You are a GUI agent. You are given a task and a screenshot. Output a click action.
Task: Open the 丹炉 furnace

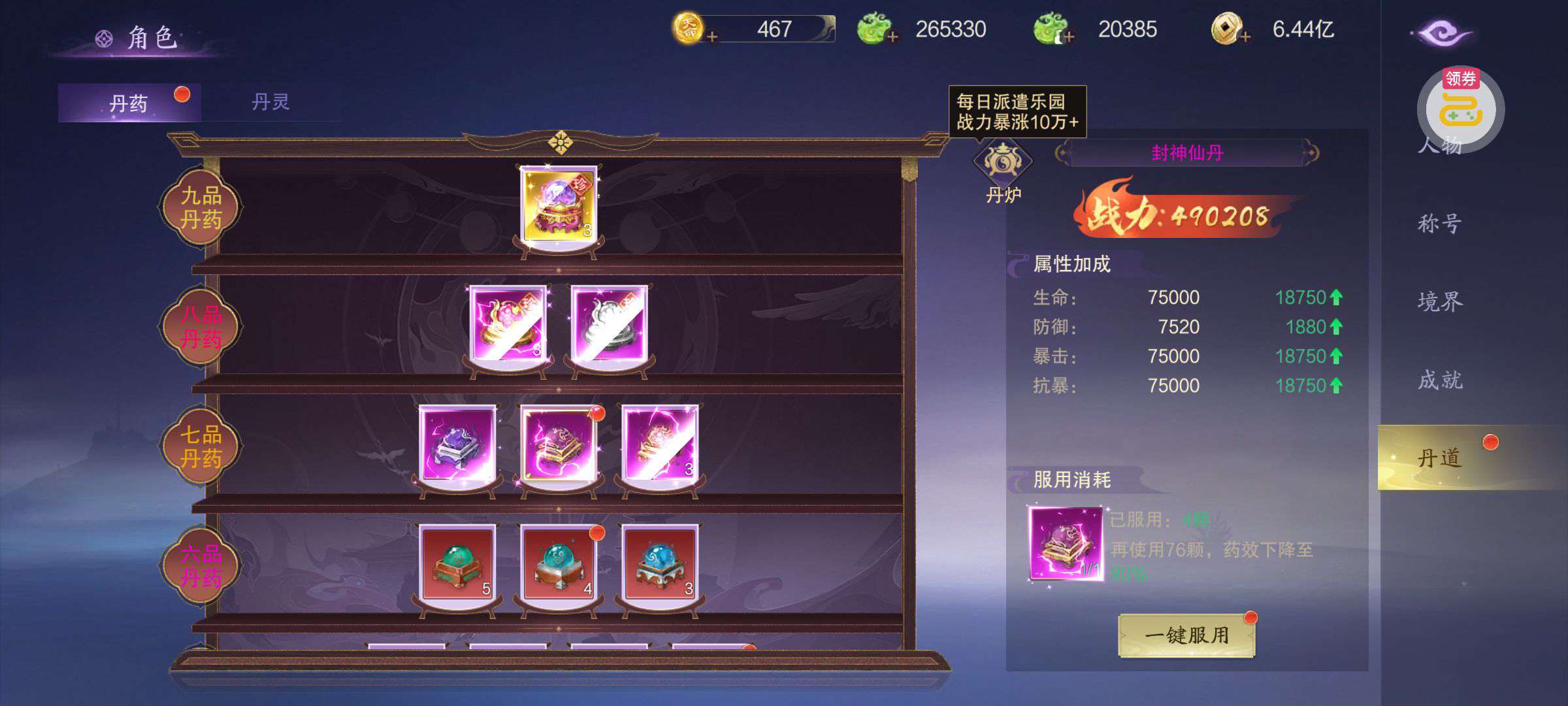pyautogui.click(x=1002, y=171)
